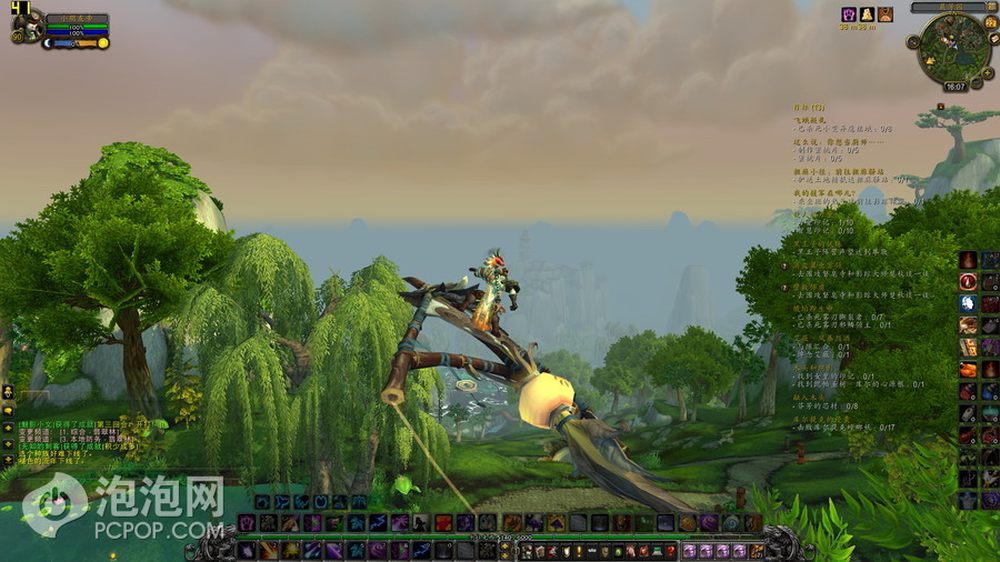Open the quest log yellow exclamation icon
The image size is (1000, 562).
click(577, 551)
